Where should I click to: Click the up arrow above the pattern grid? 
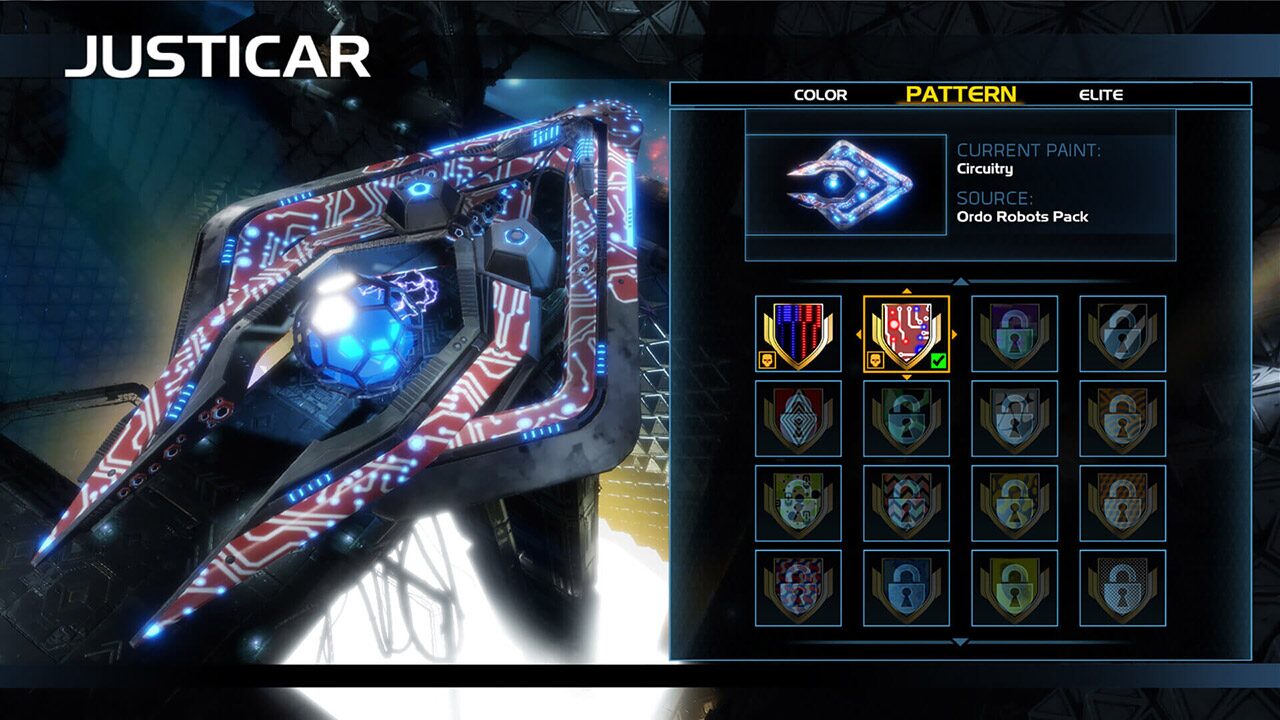[960, 281]
